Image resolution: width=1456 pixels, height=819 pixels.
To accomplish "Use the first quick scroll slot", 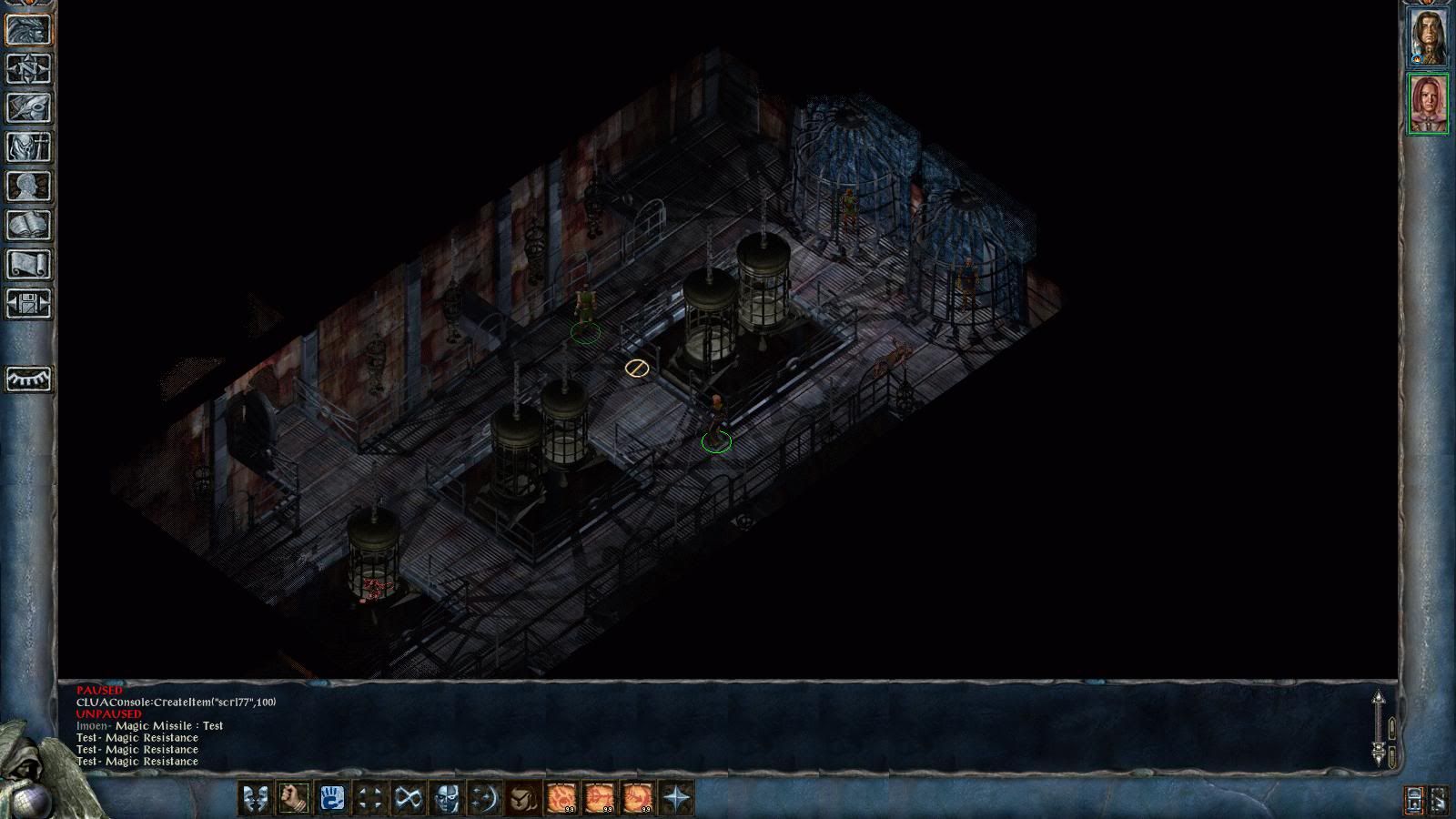I will click(x=560, y=799).
